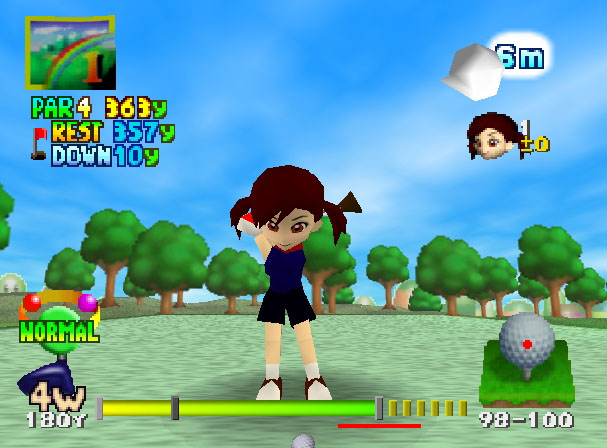This screenshot has height=448, width=607.
Task: Click the ball impact point on the tee
Action: (527, 343)
